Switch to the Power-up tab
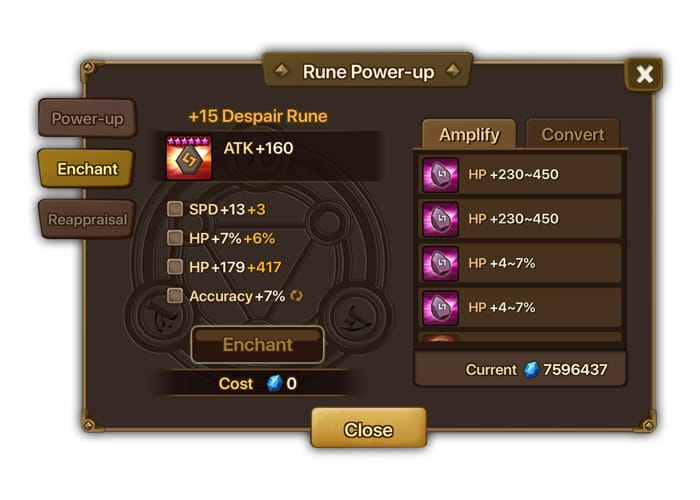 87,119
